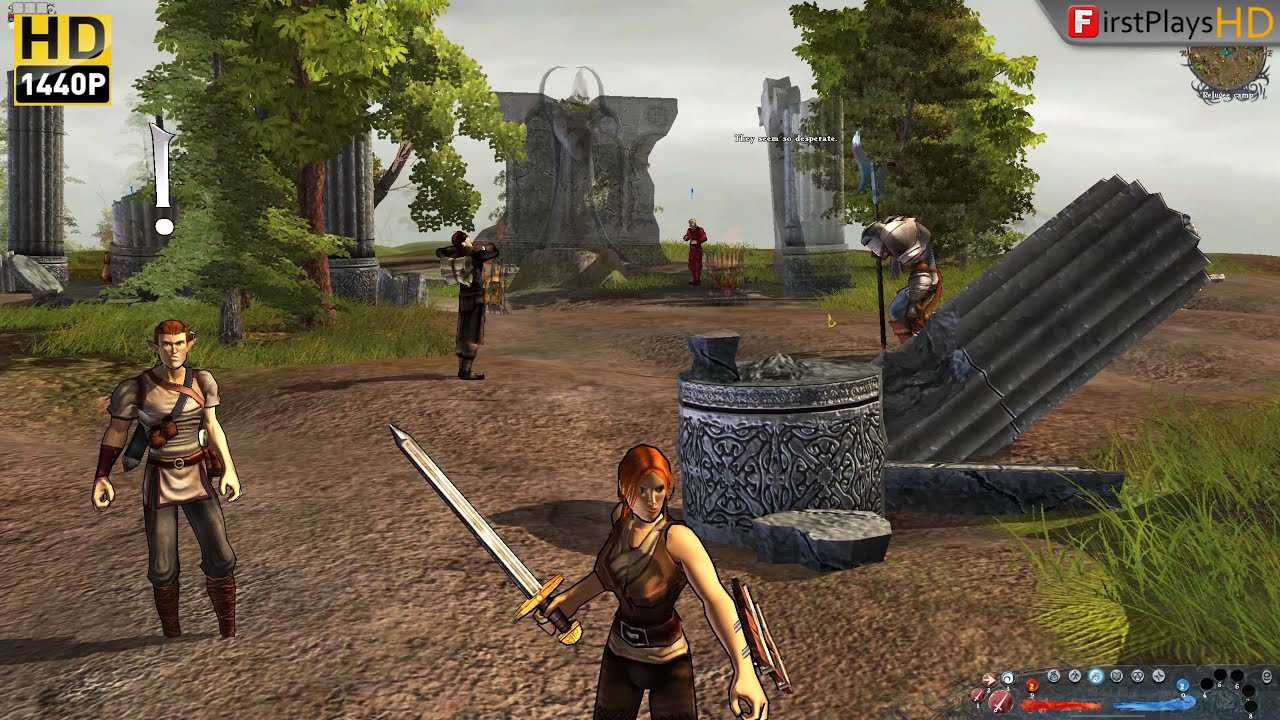The image size is (1280, 720).
Task: Open the shield-shaped menu icon
Action: pyautogui.click(x=1117, y=676)
